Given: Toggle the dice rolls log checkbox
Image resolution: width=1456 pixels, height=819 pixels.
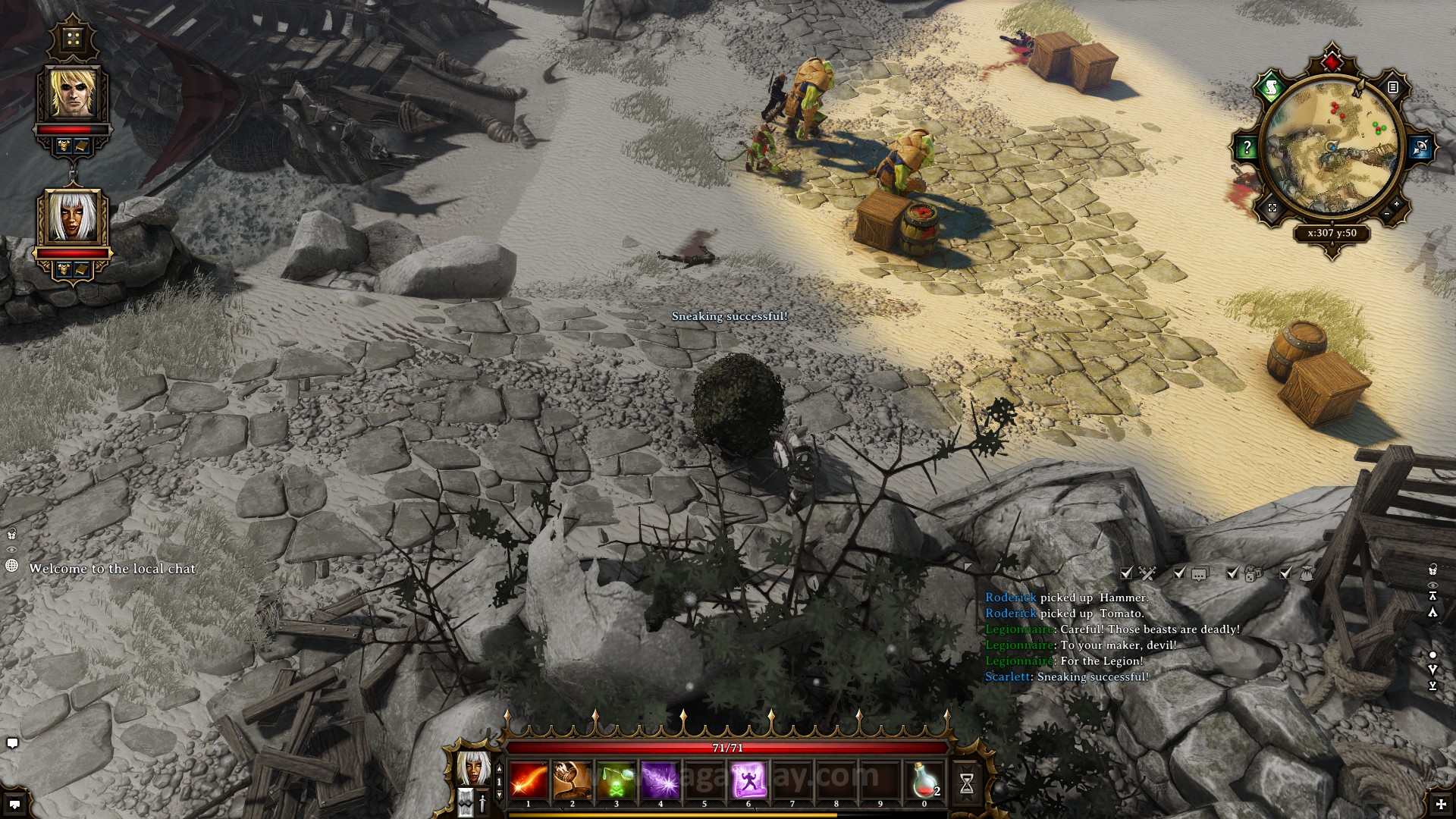Looking at the screenshot, I should [1233, 574].
